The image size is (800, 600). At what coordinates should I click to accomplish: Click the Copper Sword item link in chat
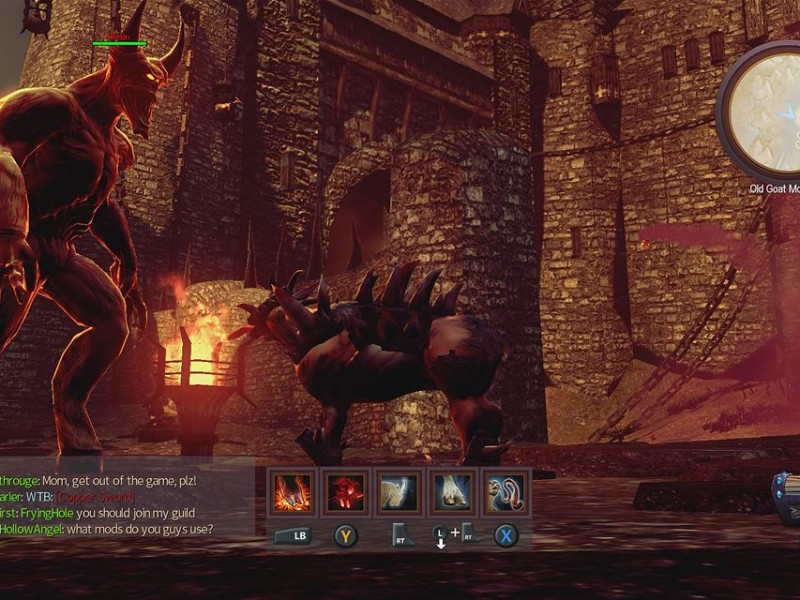coord(96,497)
